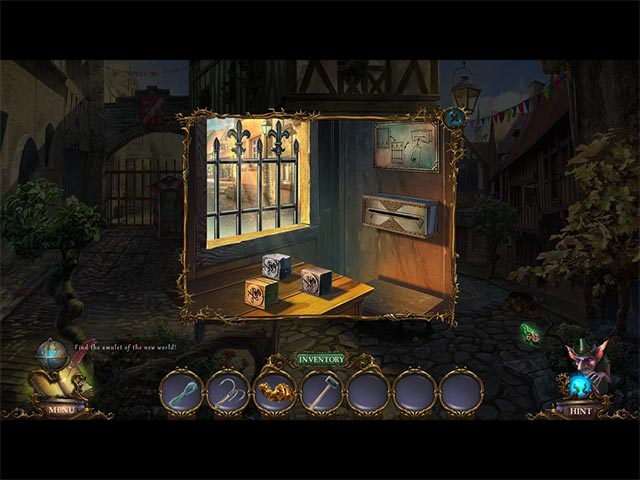Select the blue rope in inventory
Image resolution: width=640 pixels, height=480 pixels.
point(181,390)
